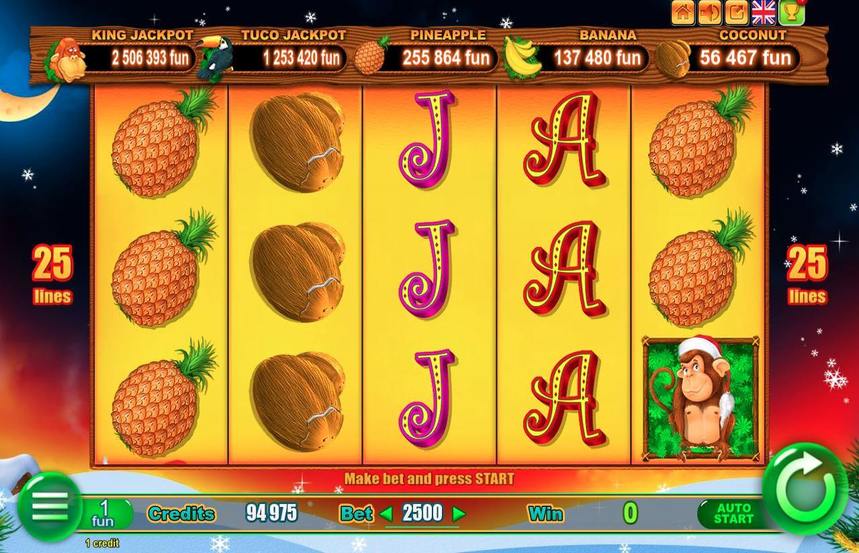859x553 pixels.
Task: Decrease the bet with the left arrow
Action: click(x=386, y=514)
